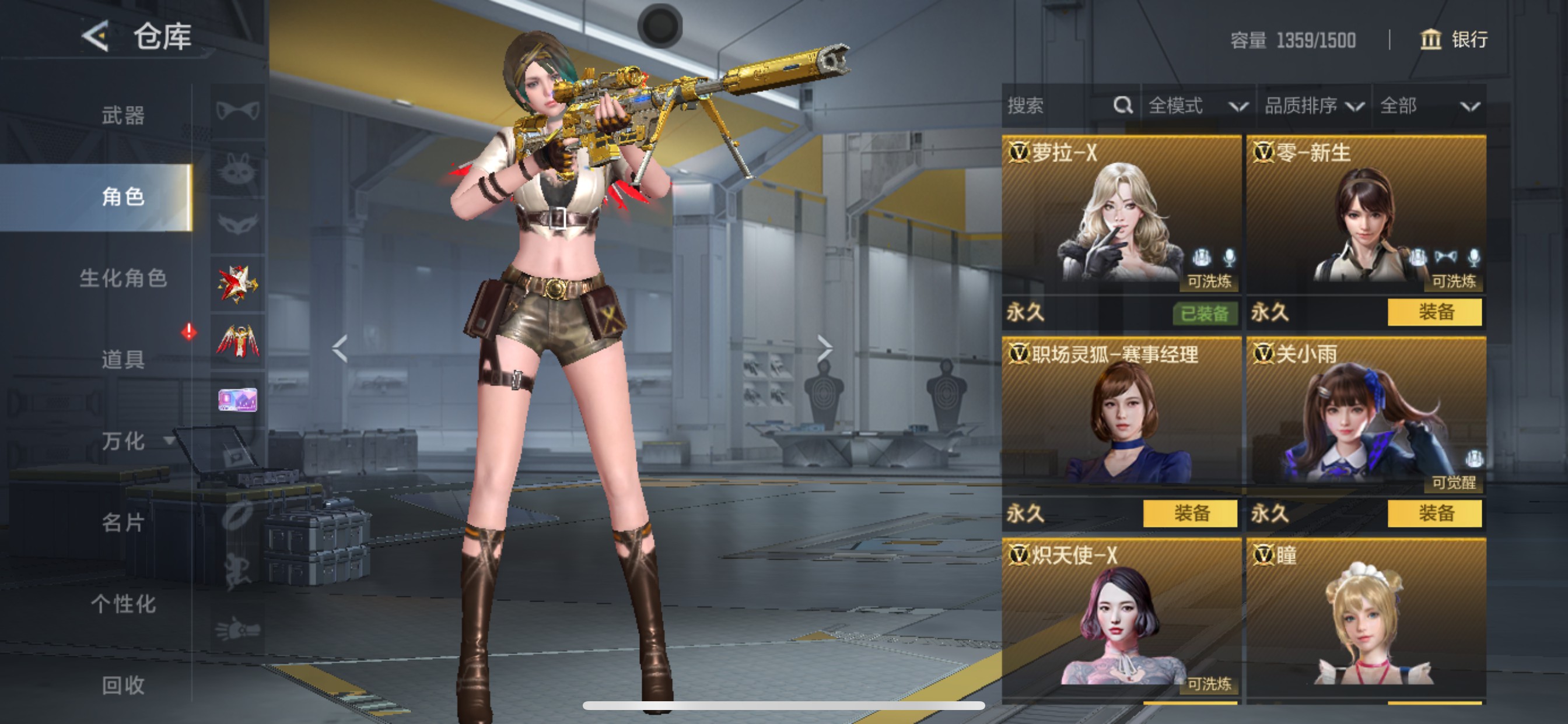Select the 道具 items tab

click(x=123, y=359)
